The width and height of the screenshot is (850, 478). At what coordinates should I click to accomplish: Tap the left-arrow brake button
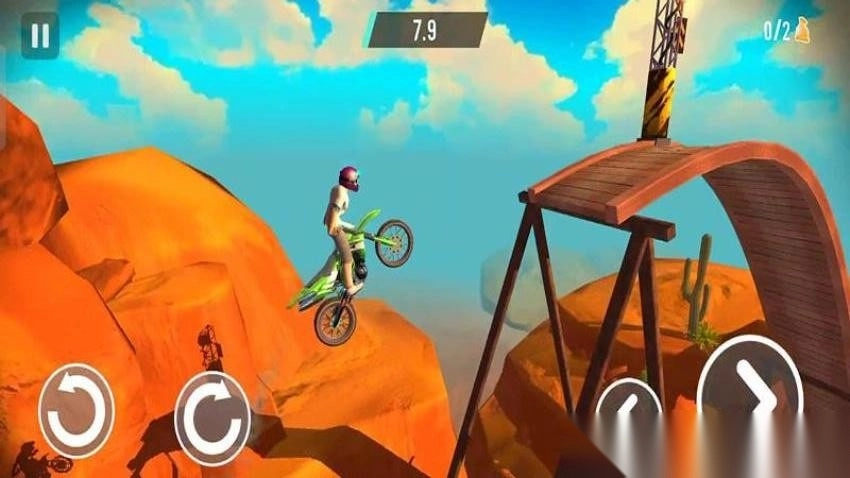(x=629, y=408)
